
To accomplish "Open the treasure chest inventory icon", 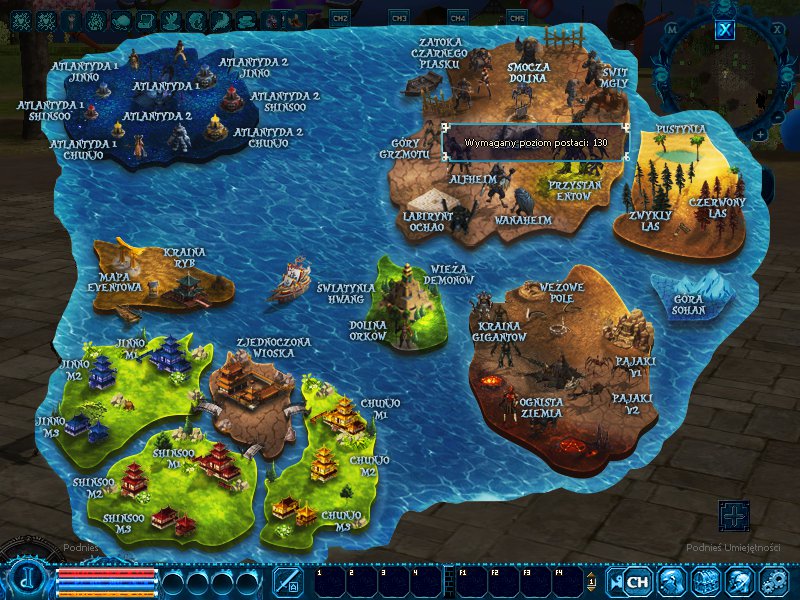I will click(x=706, y=581).
